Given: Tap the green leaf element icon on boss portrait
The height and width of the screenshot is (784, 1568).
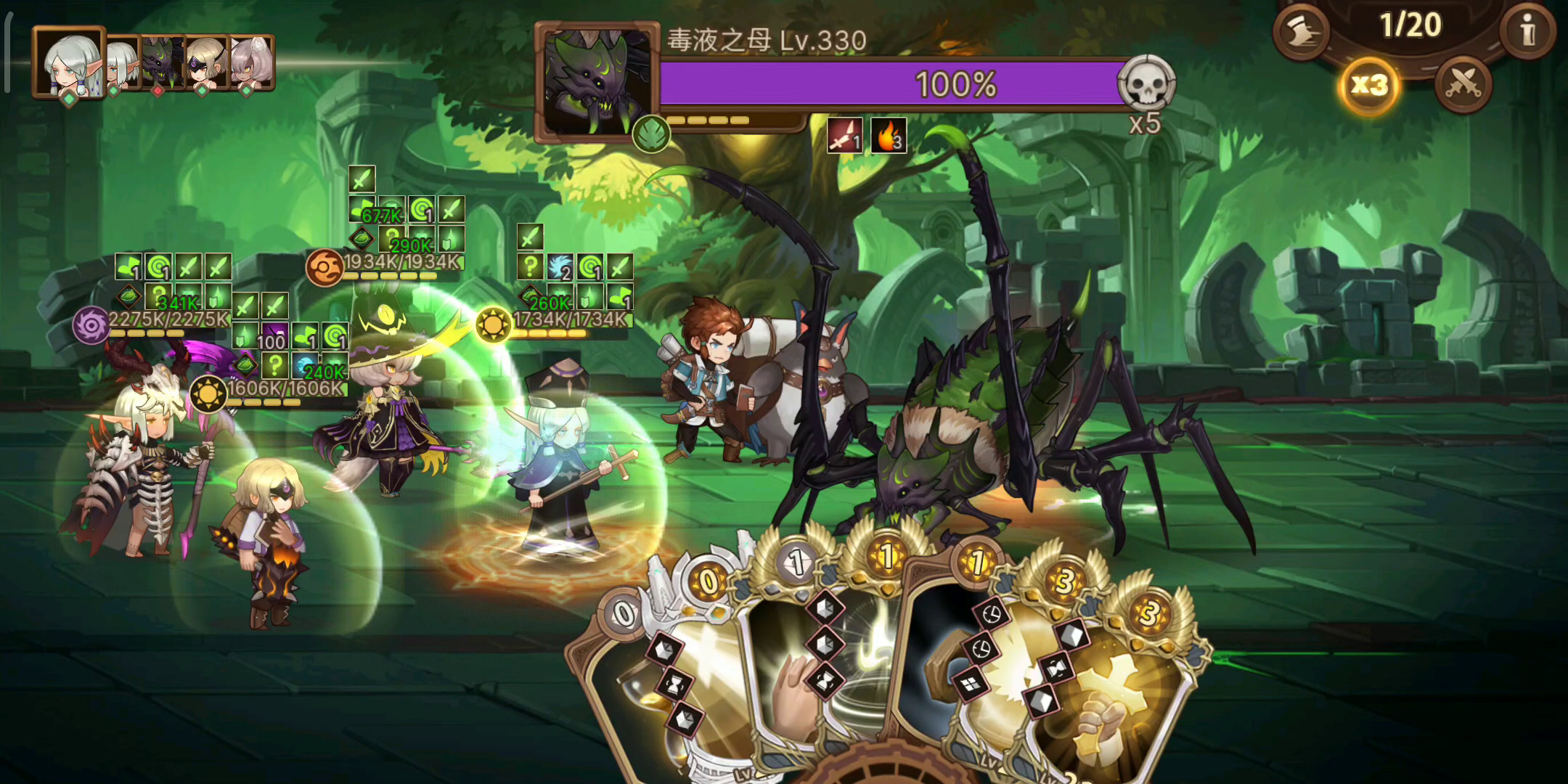Looking at the screenshot, I should pos(651,133).
